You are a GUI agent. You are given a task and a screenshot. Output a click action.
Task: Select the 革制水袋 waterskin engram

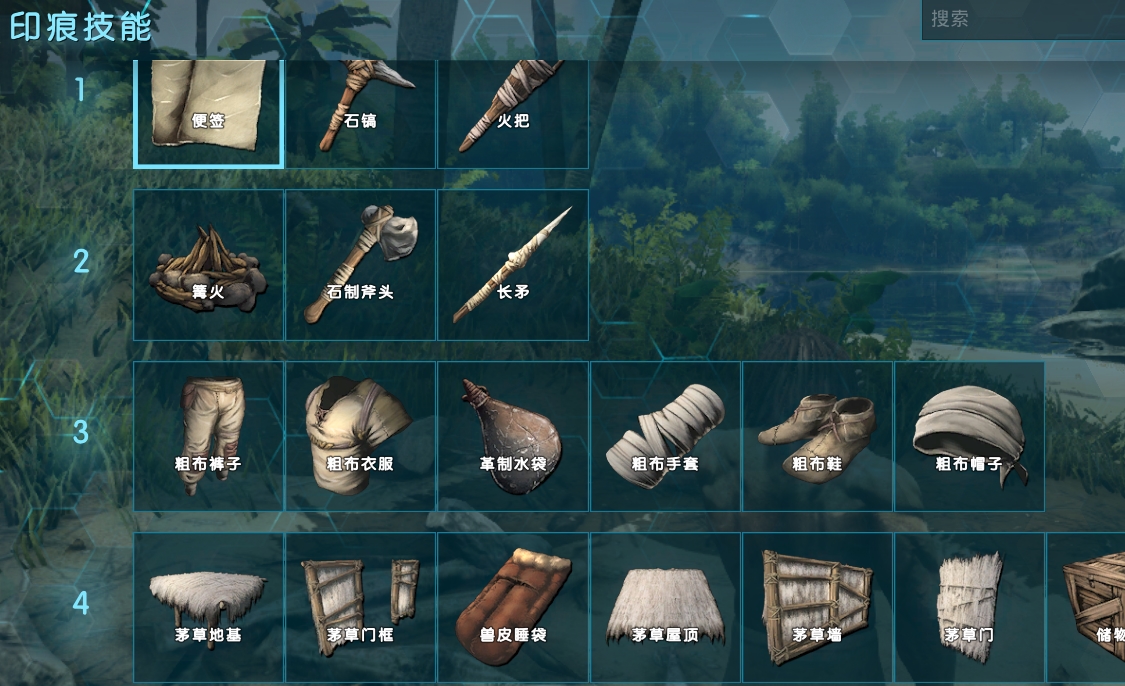513,437
